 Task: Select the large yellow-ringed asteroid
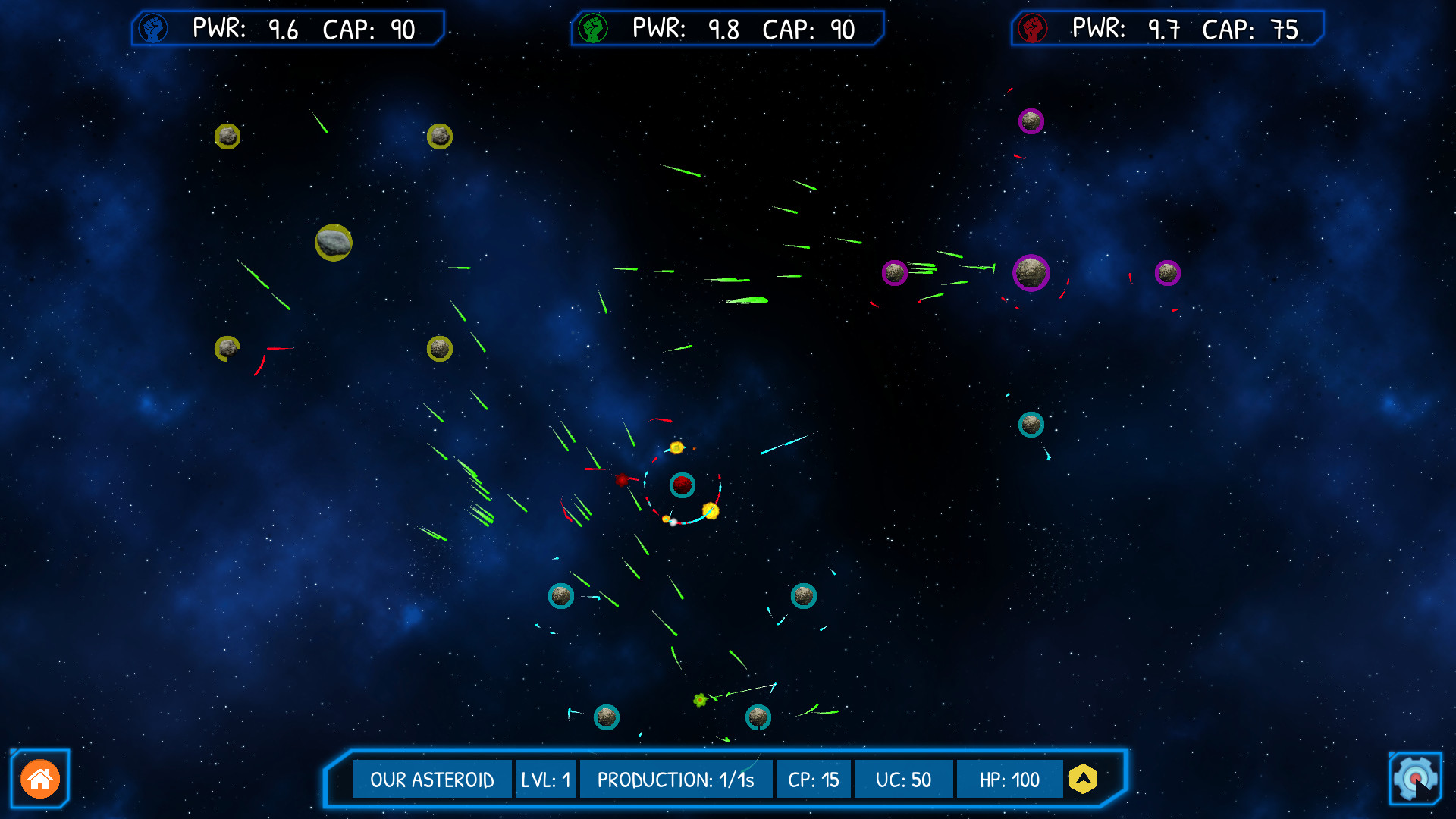click(x=334, y=243)
